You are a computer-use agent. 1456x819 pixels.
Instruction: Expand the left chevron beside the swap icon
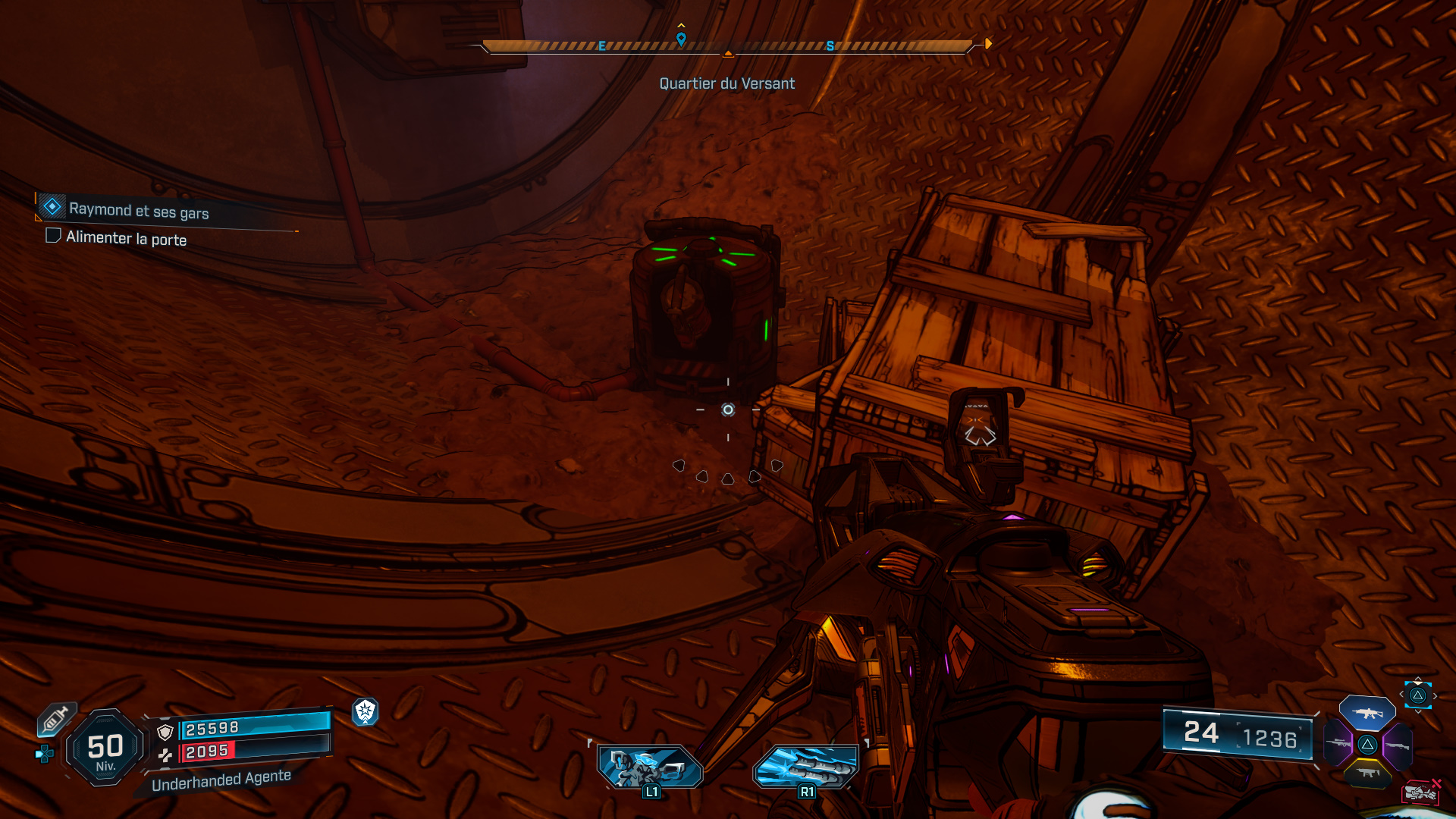1401,695
